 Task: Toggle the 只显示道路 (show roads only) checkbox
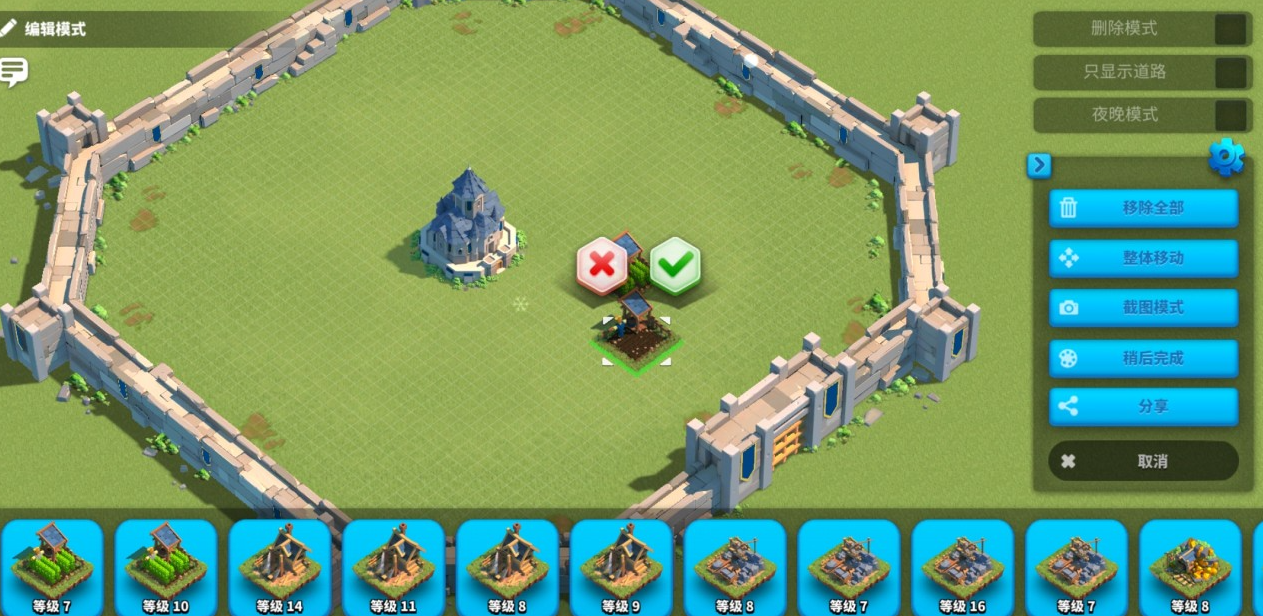click(x=1230, y=72)
